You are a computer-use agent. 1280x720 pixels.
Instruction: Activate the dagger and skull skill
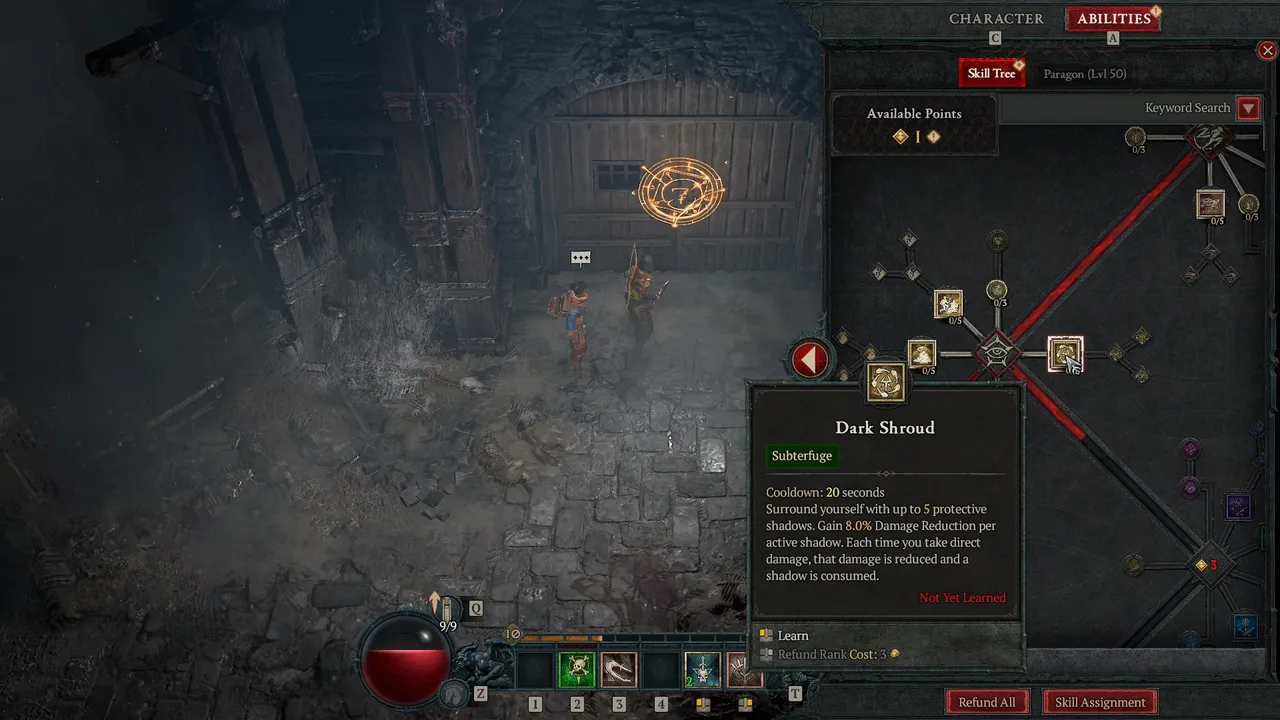pyautogui.click(x=702, y=670)
